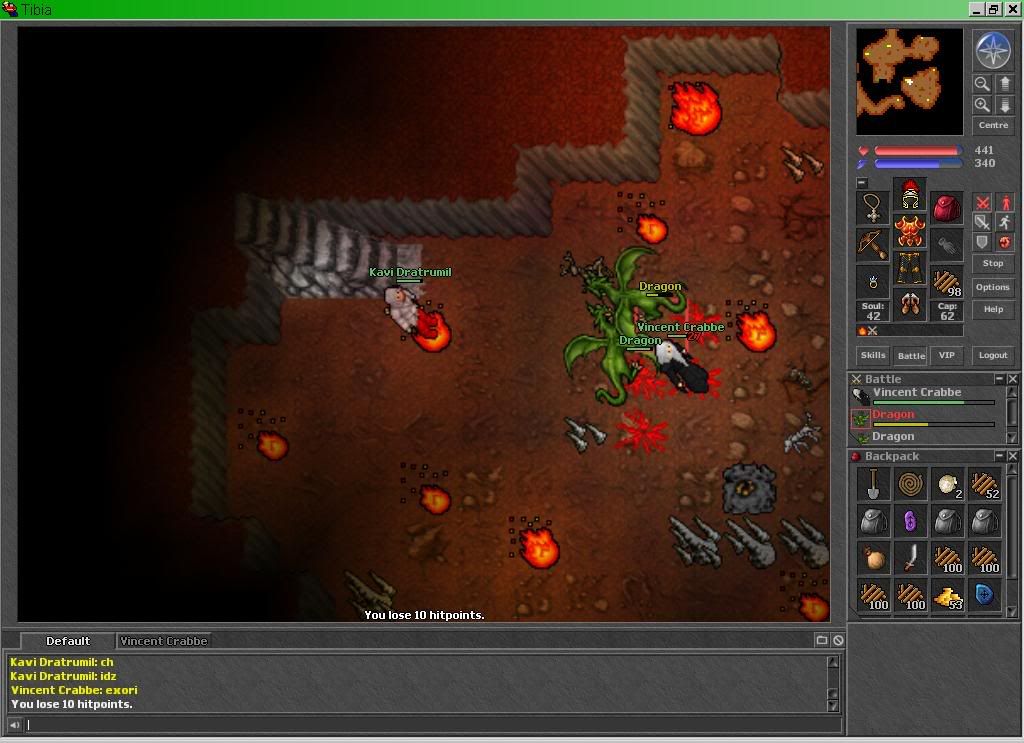The height and width of the screenshot is (743, 1024).
Task: Centre the minimap with the Centre button
Action: [993, 126]
